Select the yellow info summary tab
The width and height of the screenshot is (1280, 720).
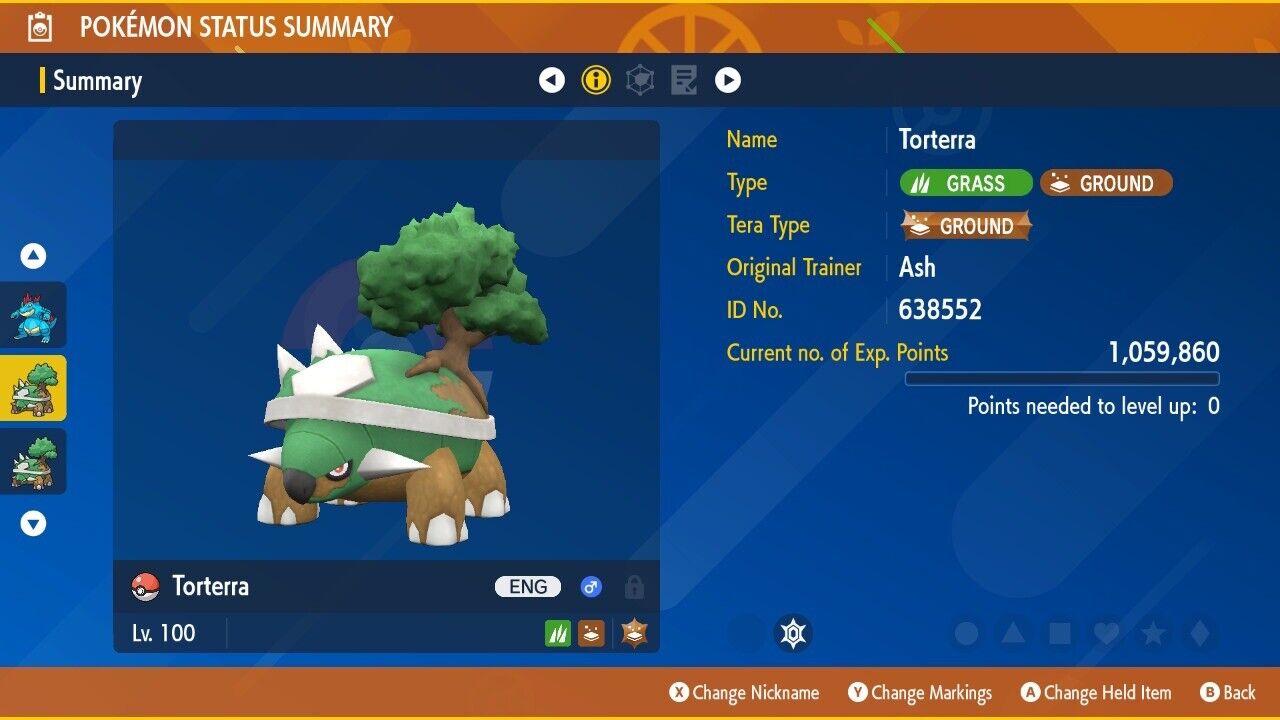[x=596, y=80]
